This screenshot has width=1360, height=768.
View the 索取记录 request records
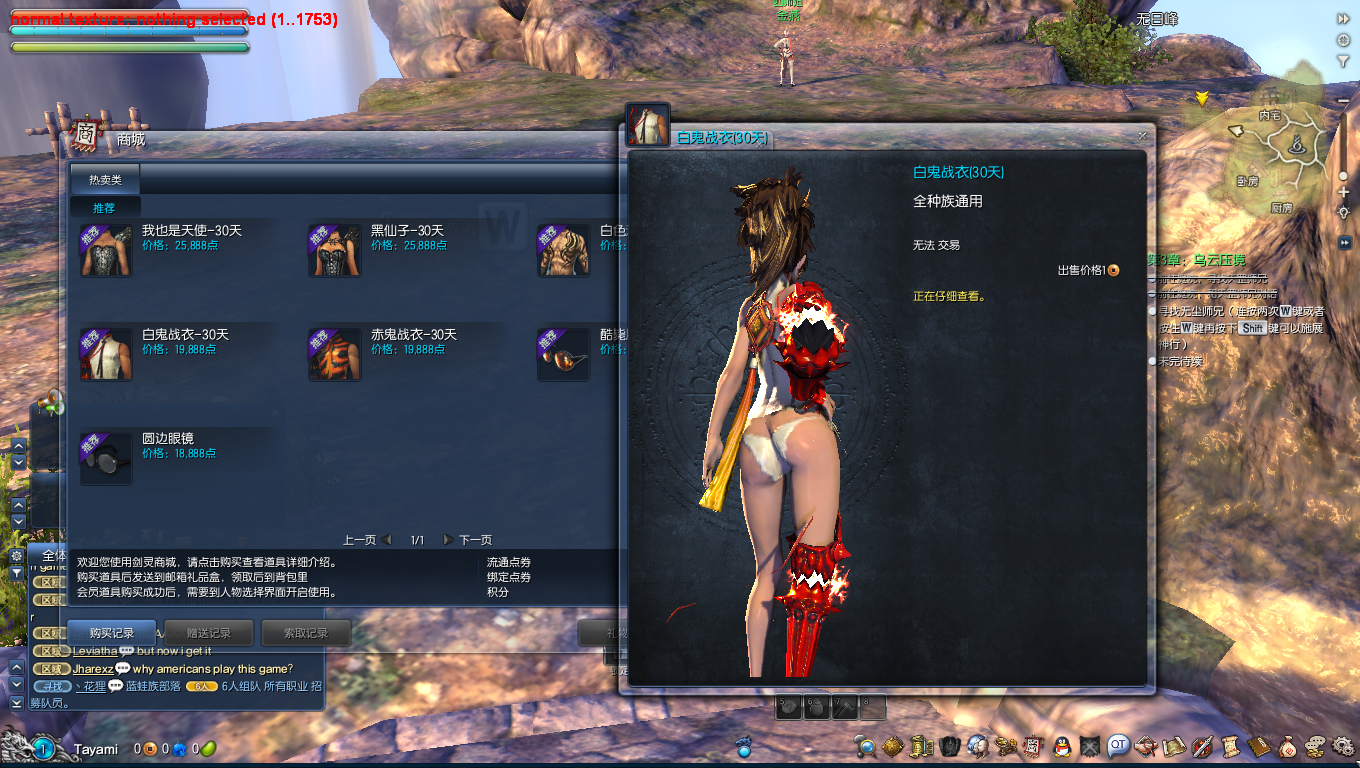[306, 633]
